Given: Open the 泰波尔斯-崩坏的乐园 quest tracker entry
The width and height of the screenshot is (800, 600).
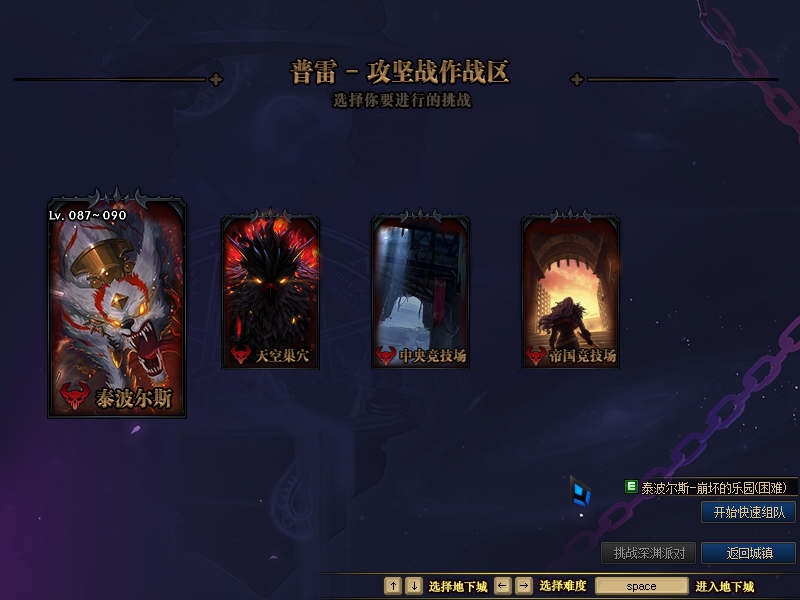Looking at the screenshot, I should tap(712, 488).
